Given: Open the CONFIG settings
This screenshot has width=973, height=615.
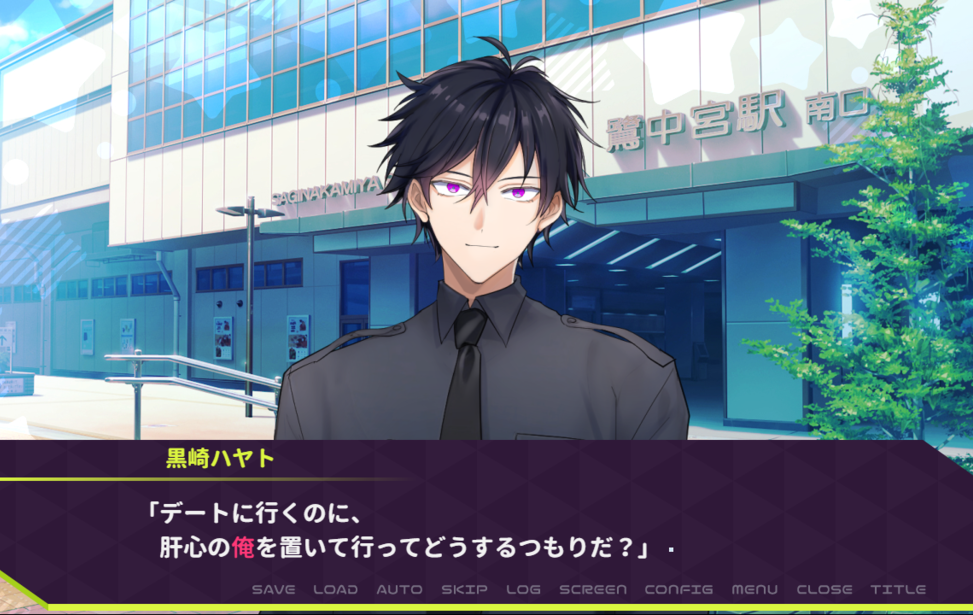Looking at the screenshot, I should coord(678,589).
